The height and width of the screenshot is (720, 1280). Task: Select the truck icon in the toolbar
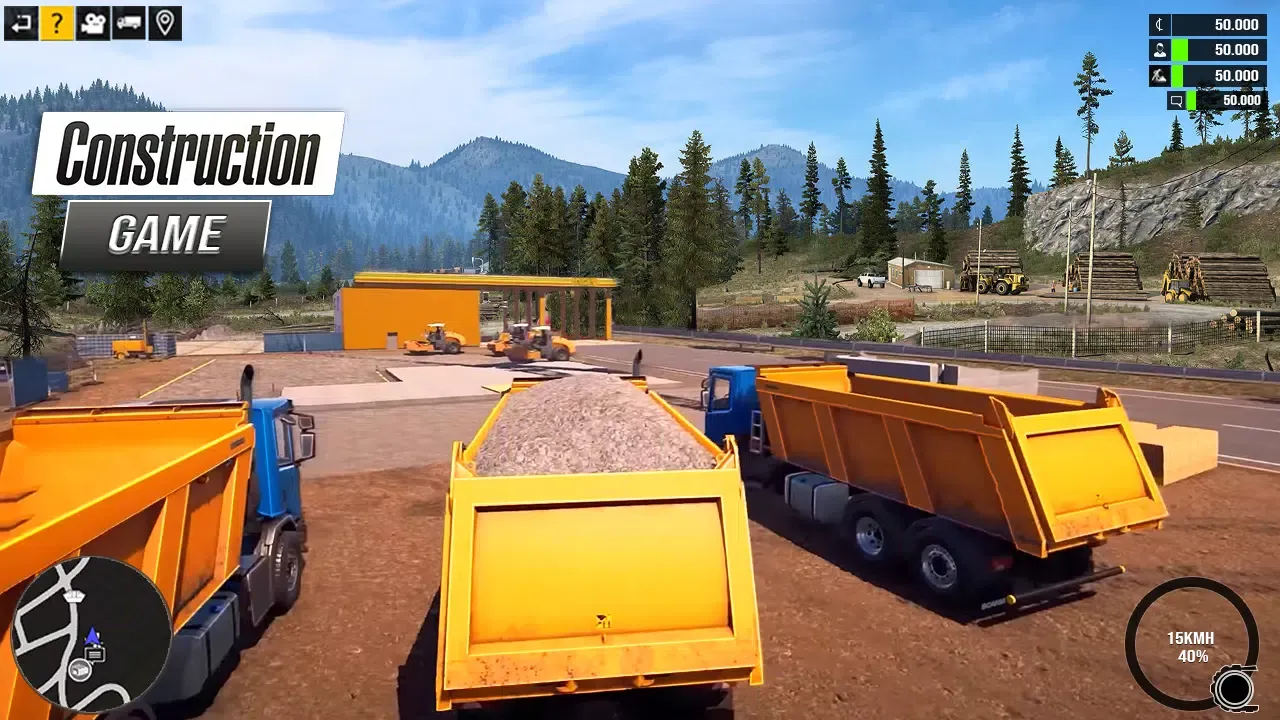pyautogui.click(x=129, y=23)
